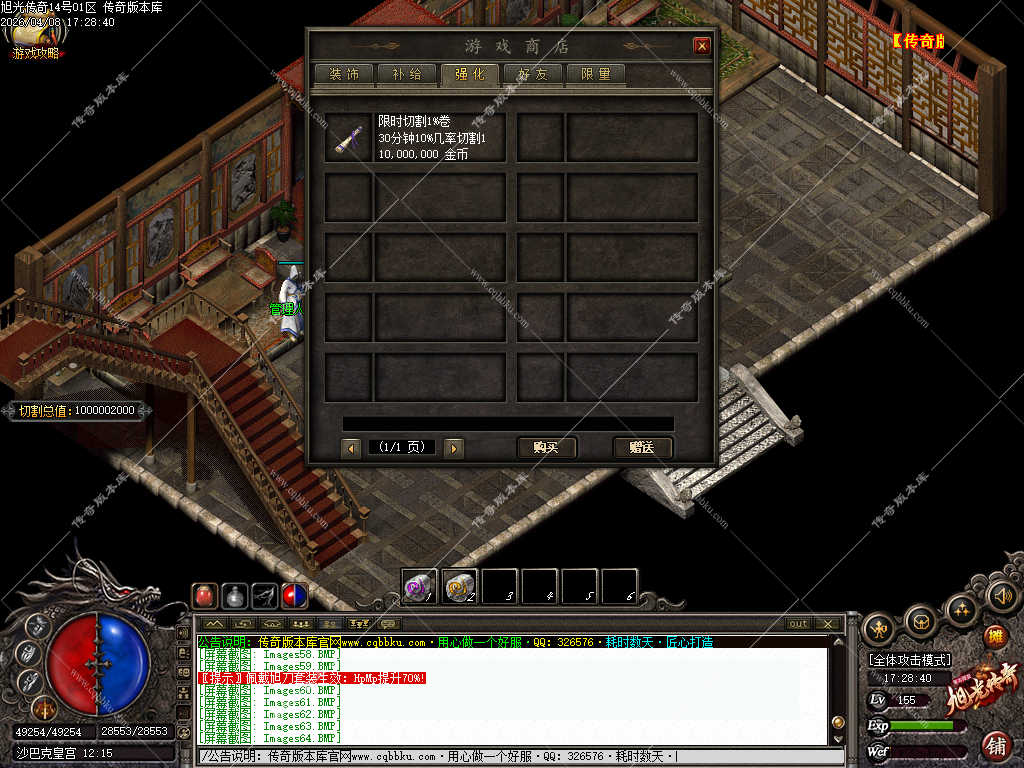This screenshot has height=768, width=1024.
Task: Click the 购买 buy button
Action: (x=546, y=447)
